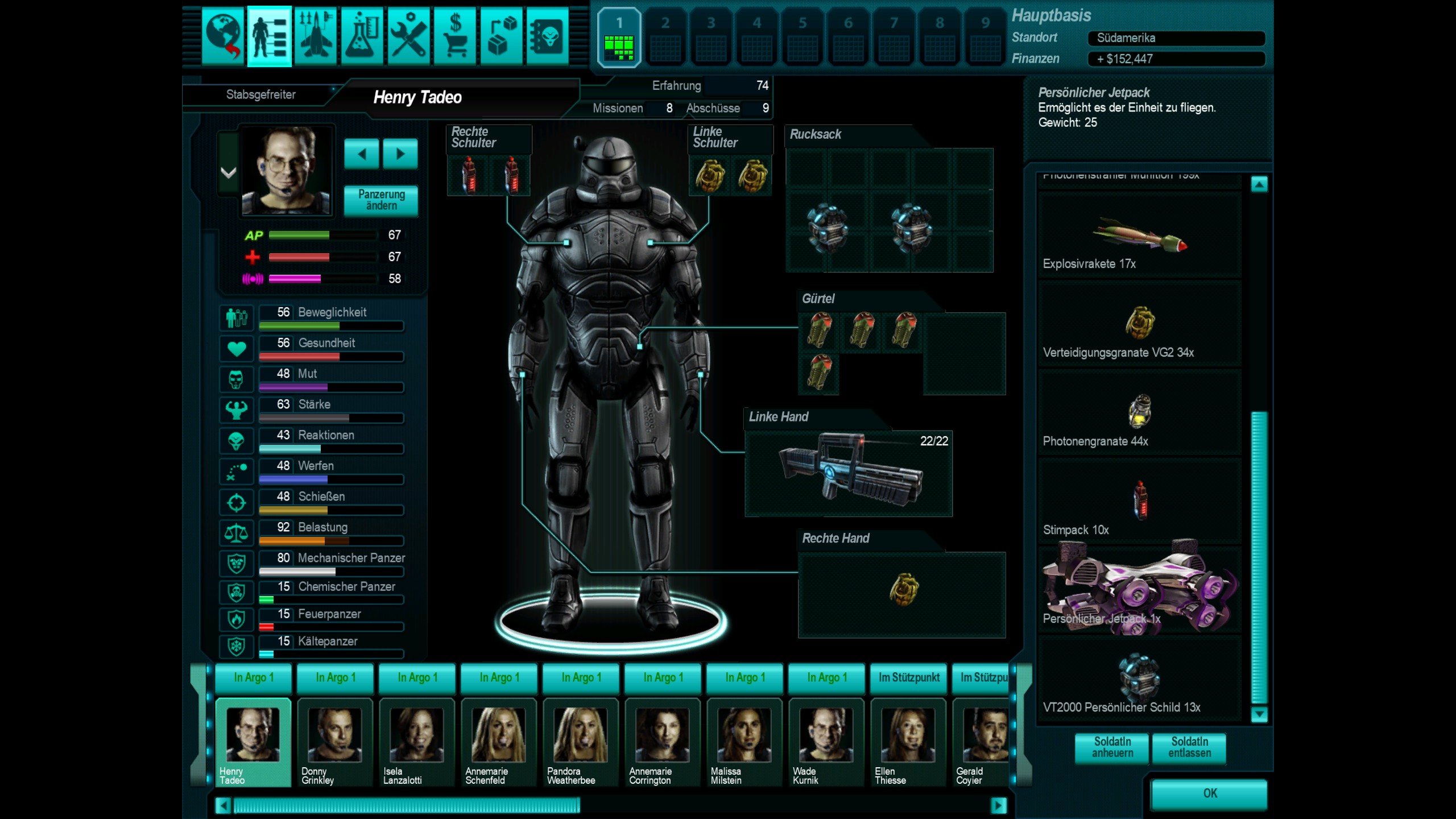Click Panzerung ändern to change armor
The image size is (1456, 819).
(381, 200)
